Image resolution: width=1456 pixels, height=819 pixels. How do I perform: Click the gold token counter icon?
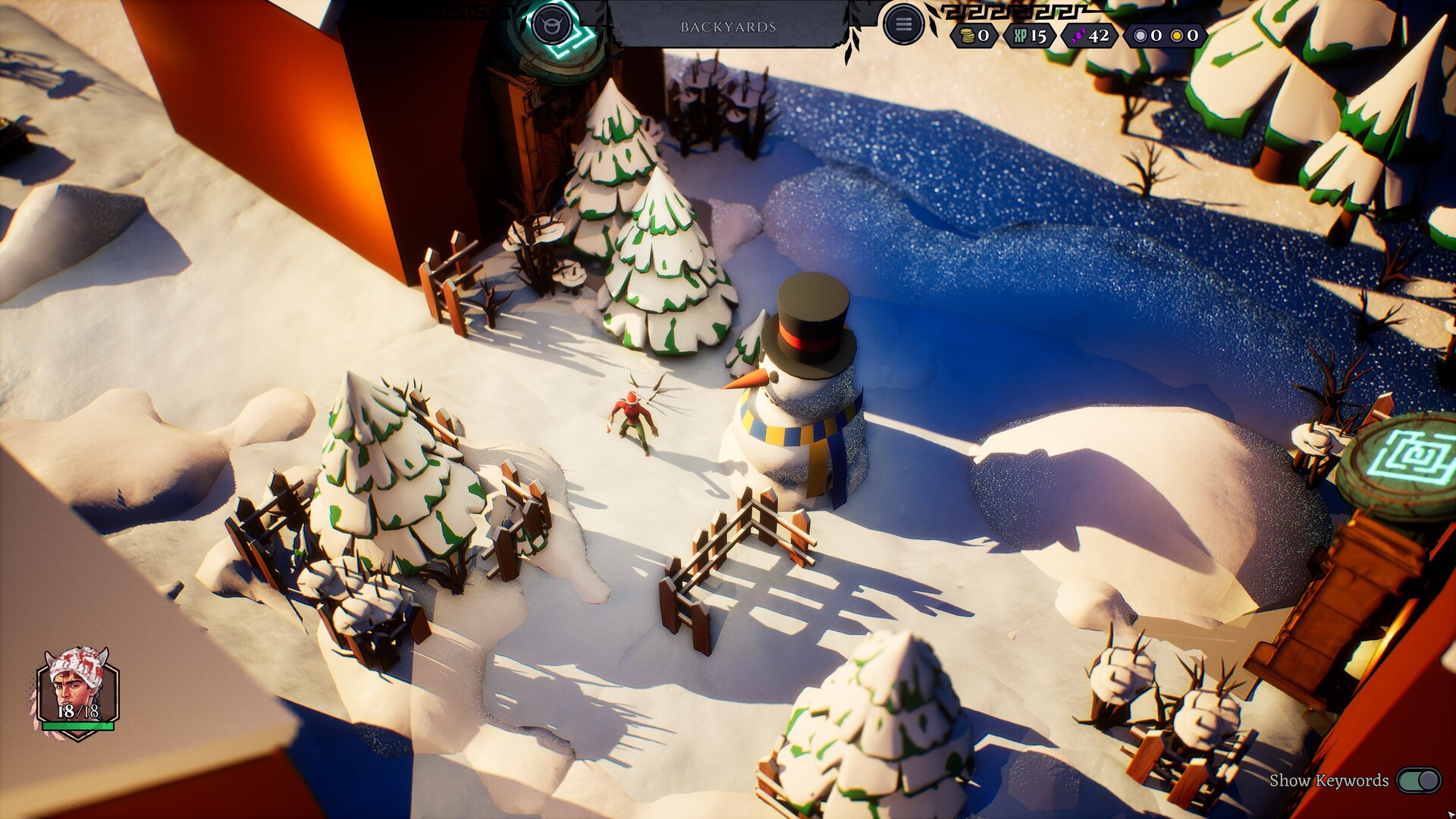1178,34
